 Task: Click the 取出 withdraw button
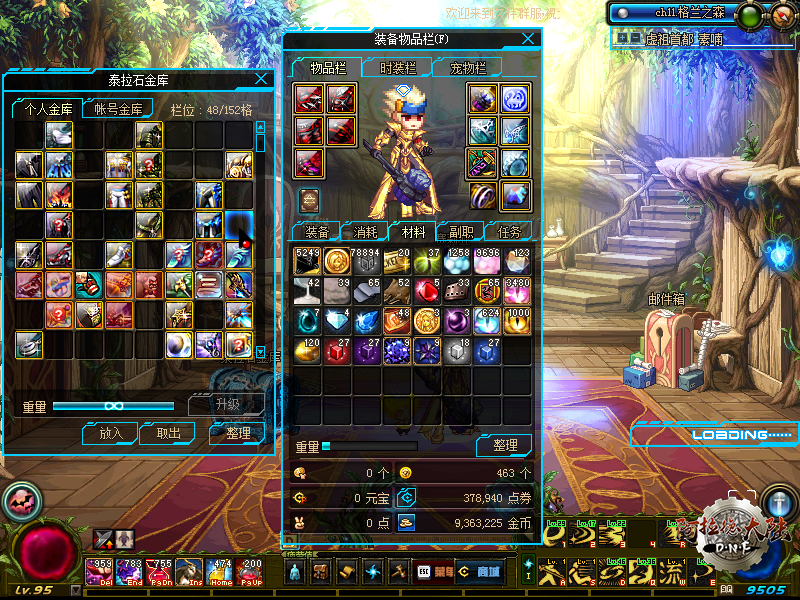point(168,433)
